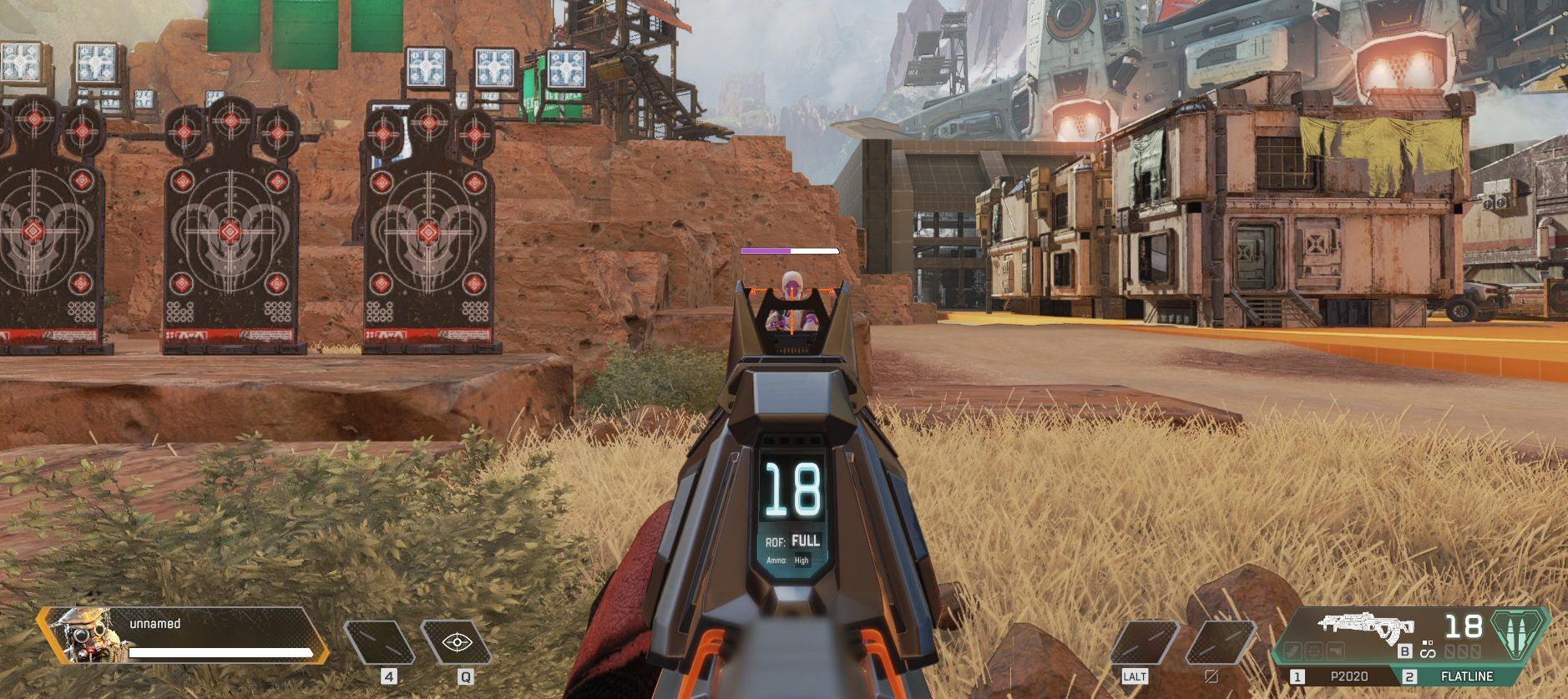Click the Flatline rifle silhouette icon
Image resolution: width=1568 pixels, height=699 pixels.
1365,625
